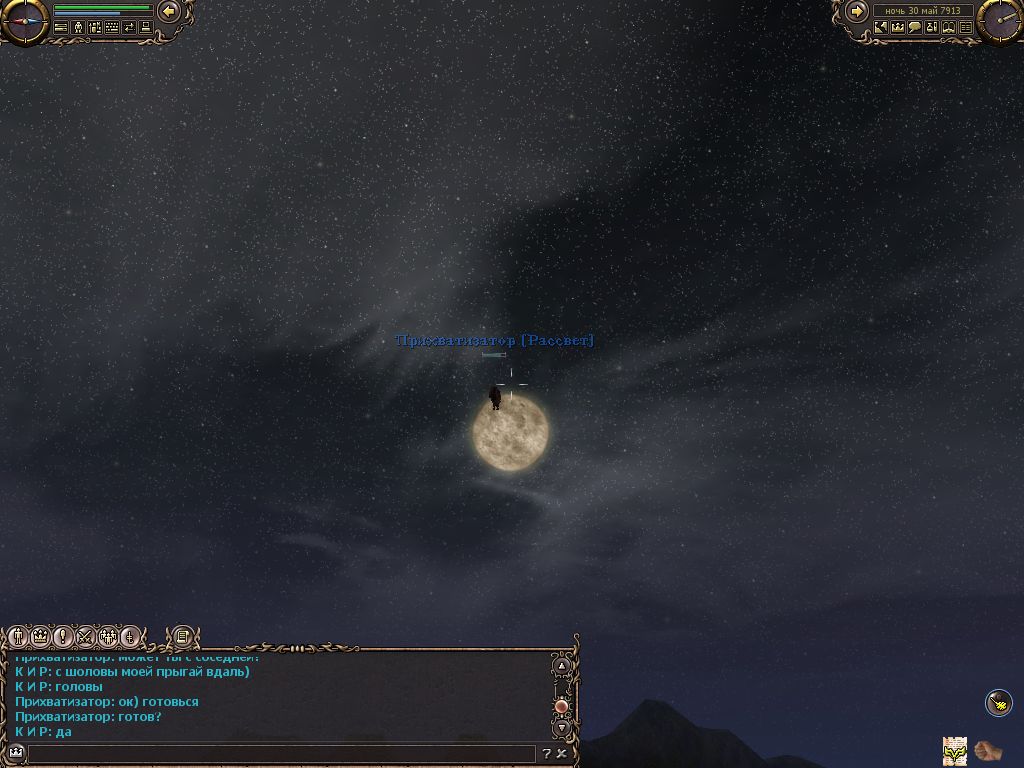Open the character figure panel
This screenshot has height=768, width=1024.
click(x=78, y=28)
